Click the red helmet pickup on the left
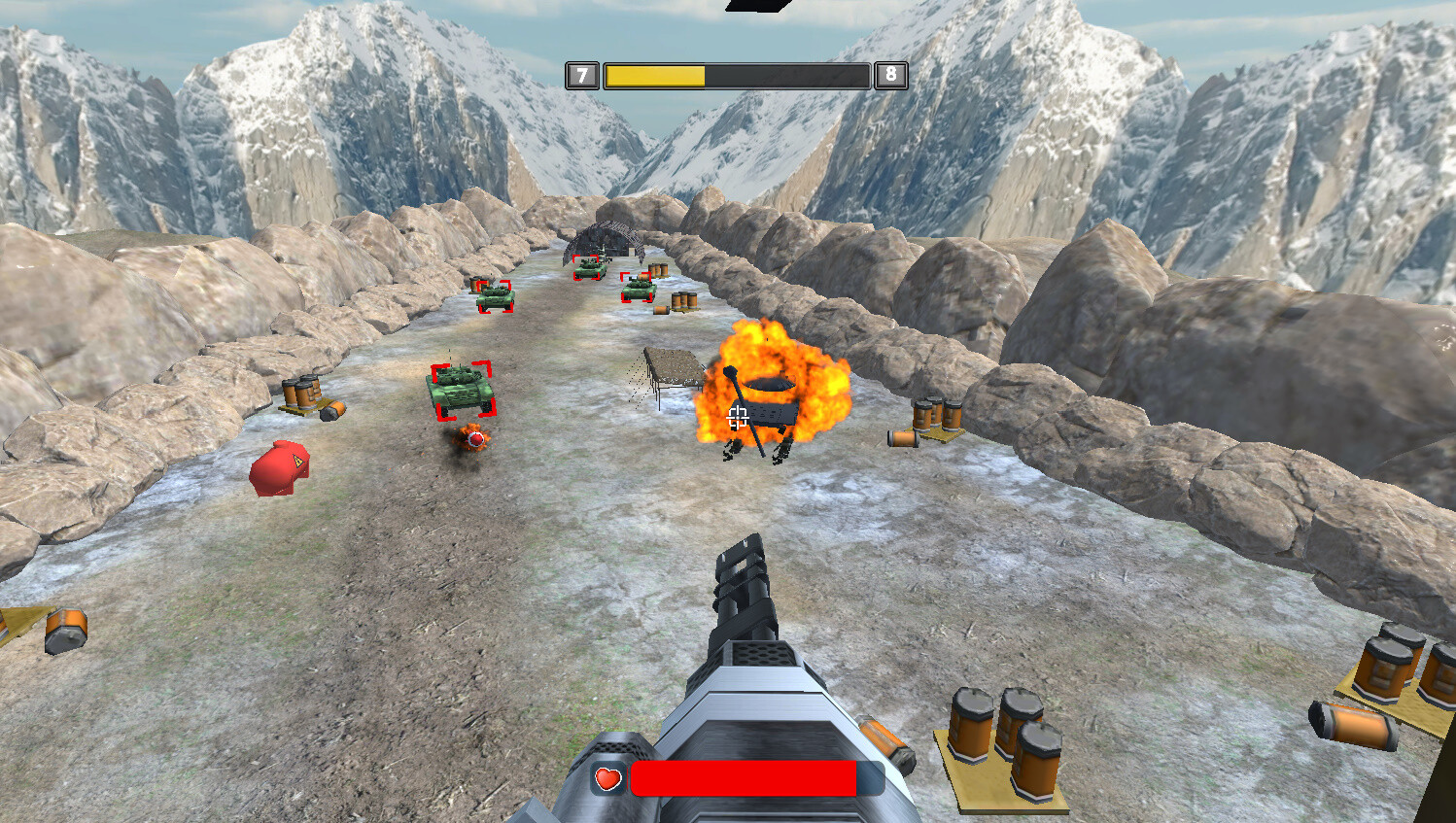1456x823 pixels. click(x=282, y=466)
